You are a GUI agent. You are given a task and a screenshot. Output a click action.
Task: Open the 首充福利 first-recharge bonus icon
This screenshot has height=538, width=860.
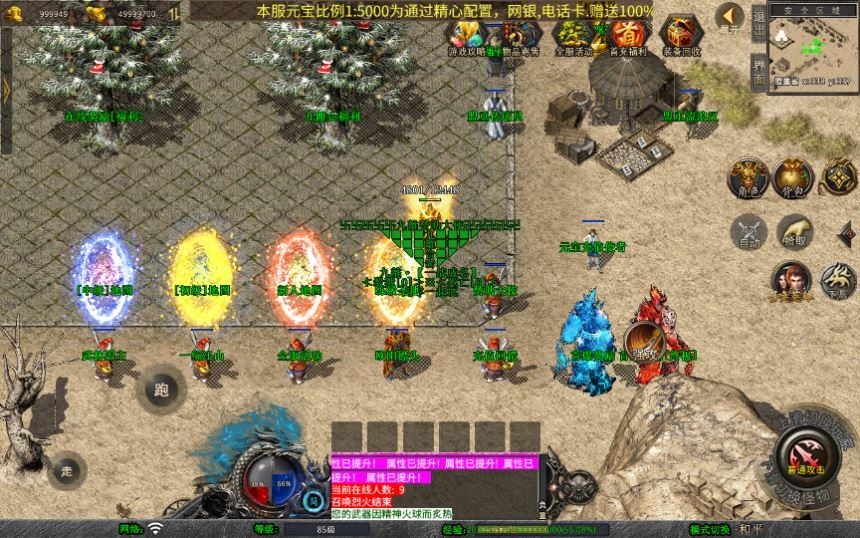click(627, 36)
